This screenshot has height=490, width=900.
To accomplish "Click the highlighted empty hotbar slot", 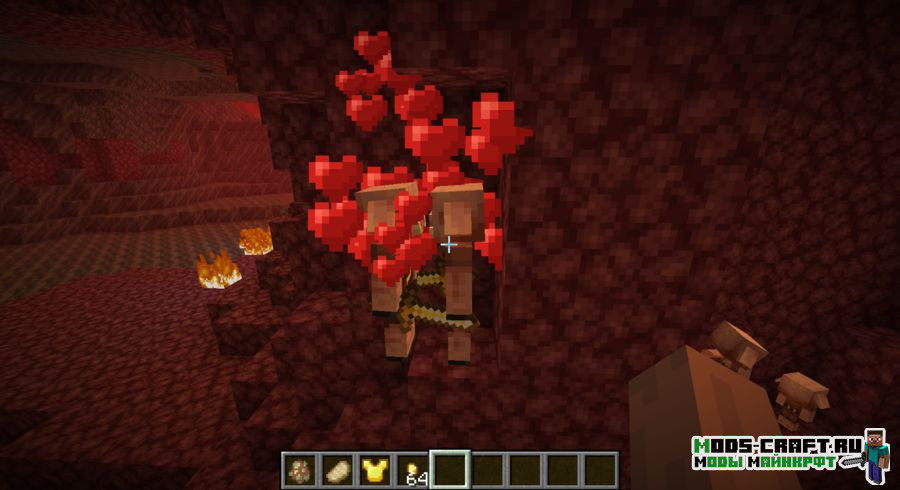I will click(x=449, y=469).
